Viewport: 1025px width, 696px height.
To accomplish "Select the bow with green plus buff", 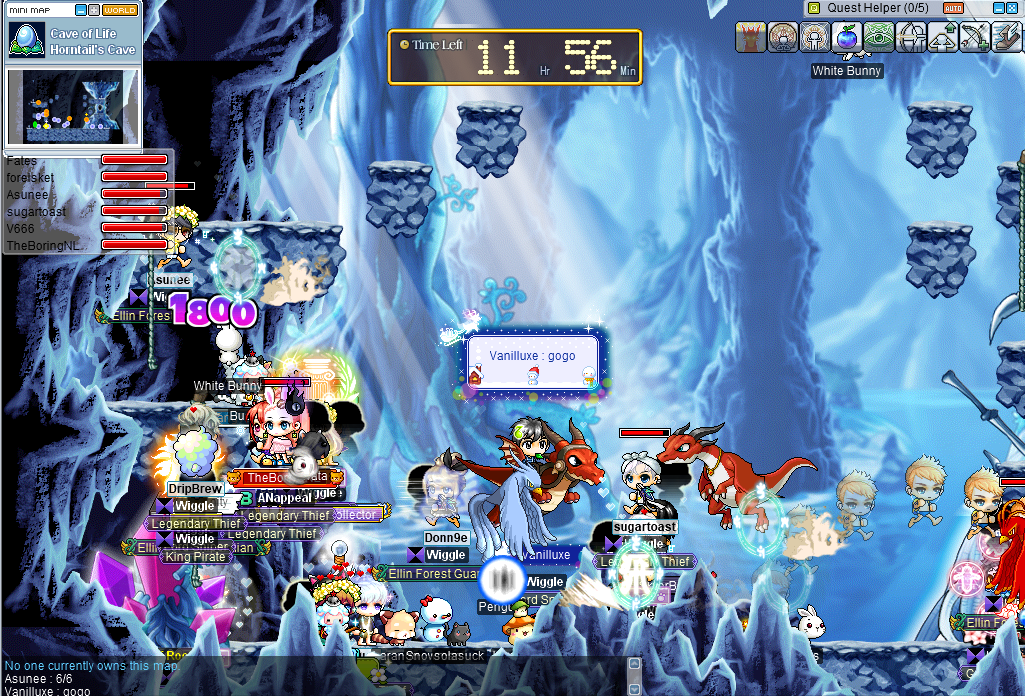I will point(974,37).
